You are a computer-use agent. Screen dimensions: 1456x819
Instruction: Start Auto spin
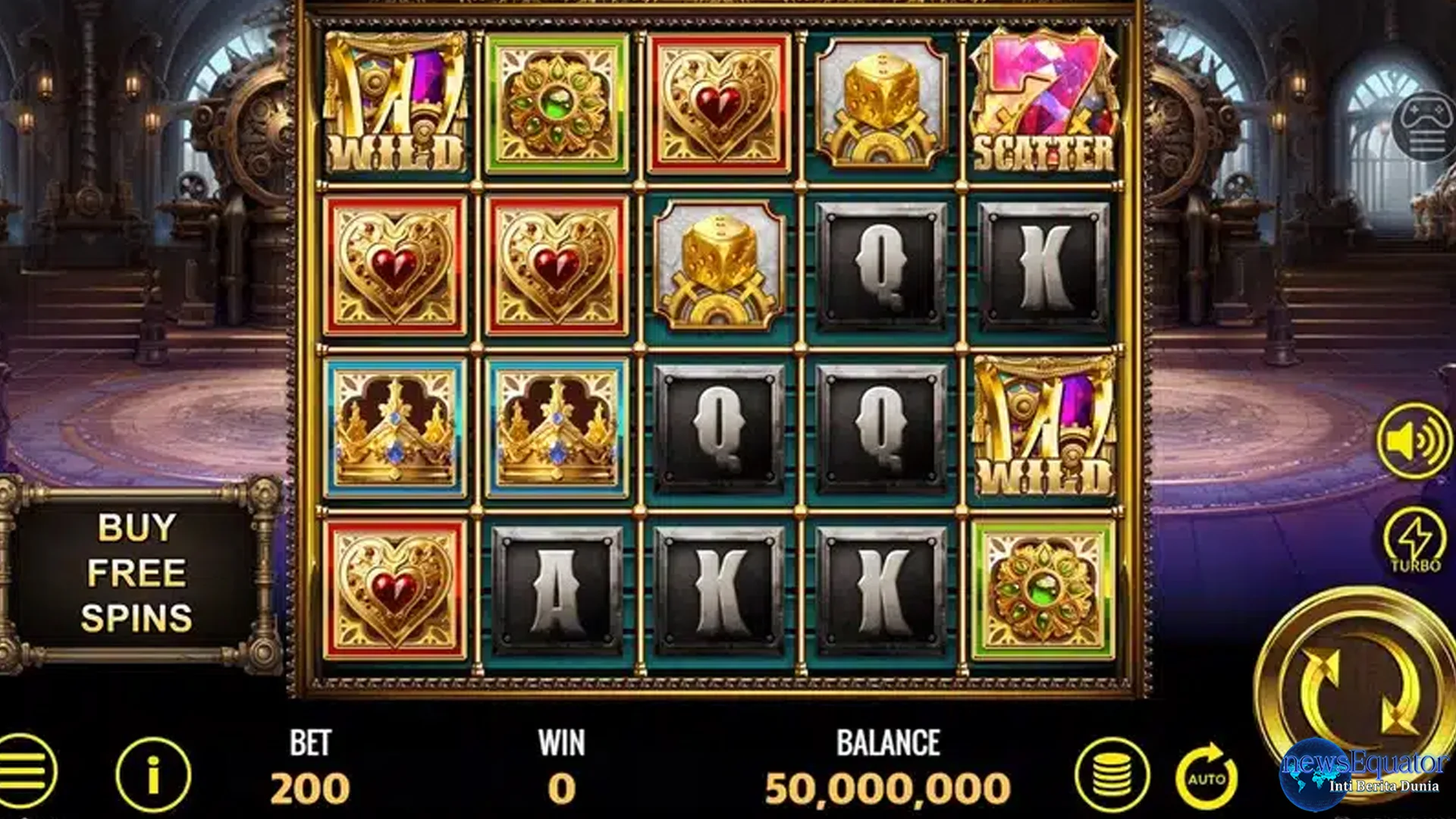(x=1207, y=776)
